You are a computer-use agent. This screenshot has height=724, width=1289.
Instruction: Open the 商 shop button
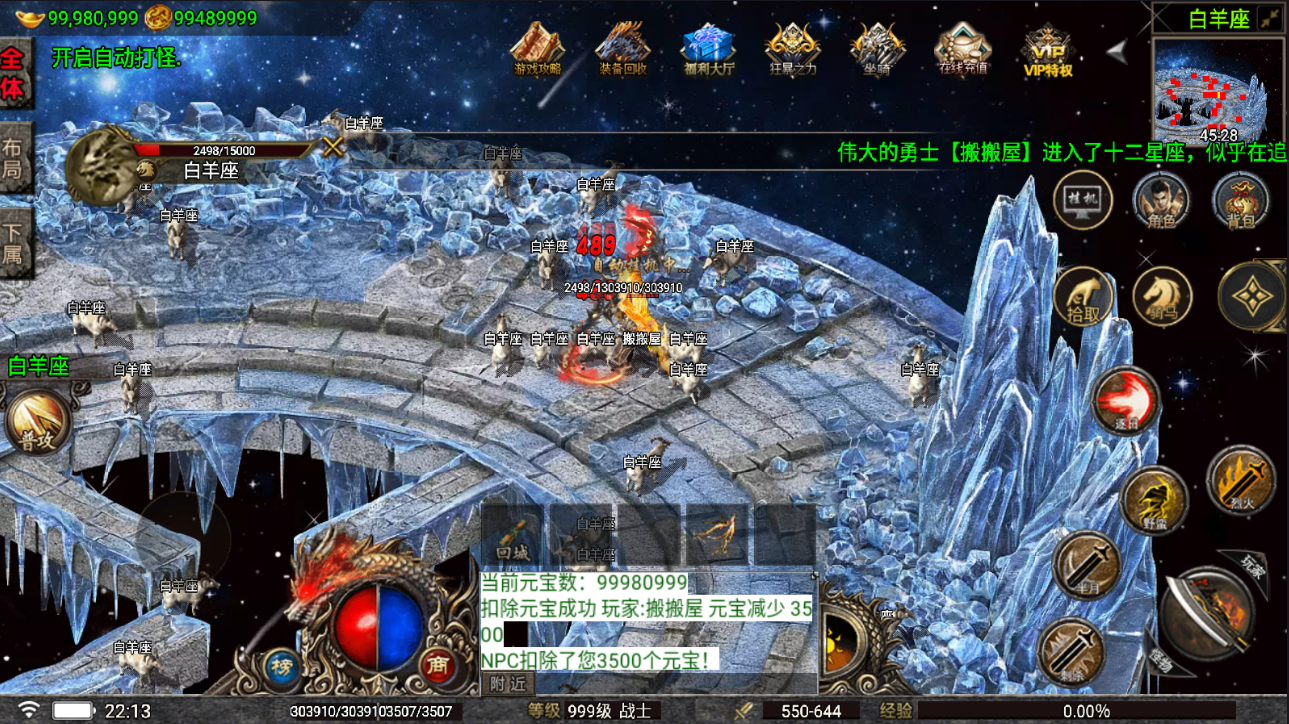(x=435, y=666)
